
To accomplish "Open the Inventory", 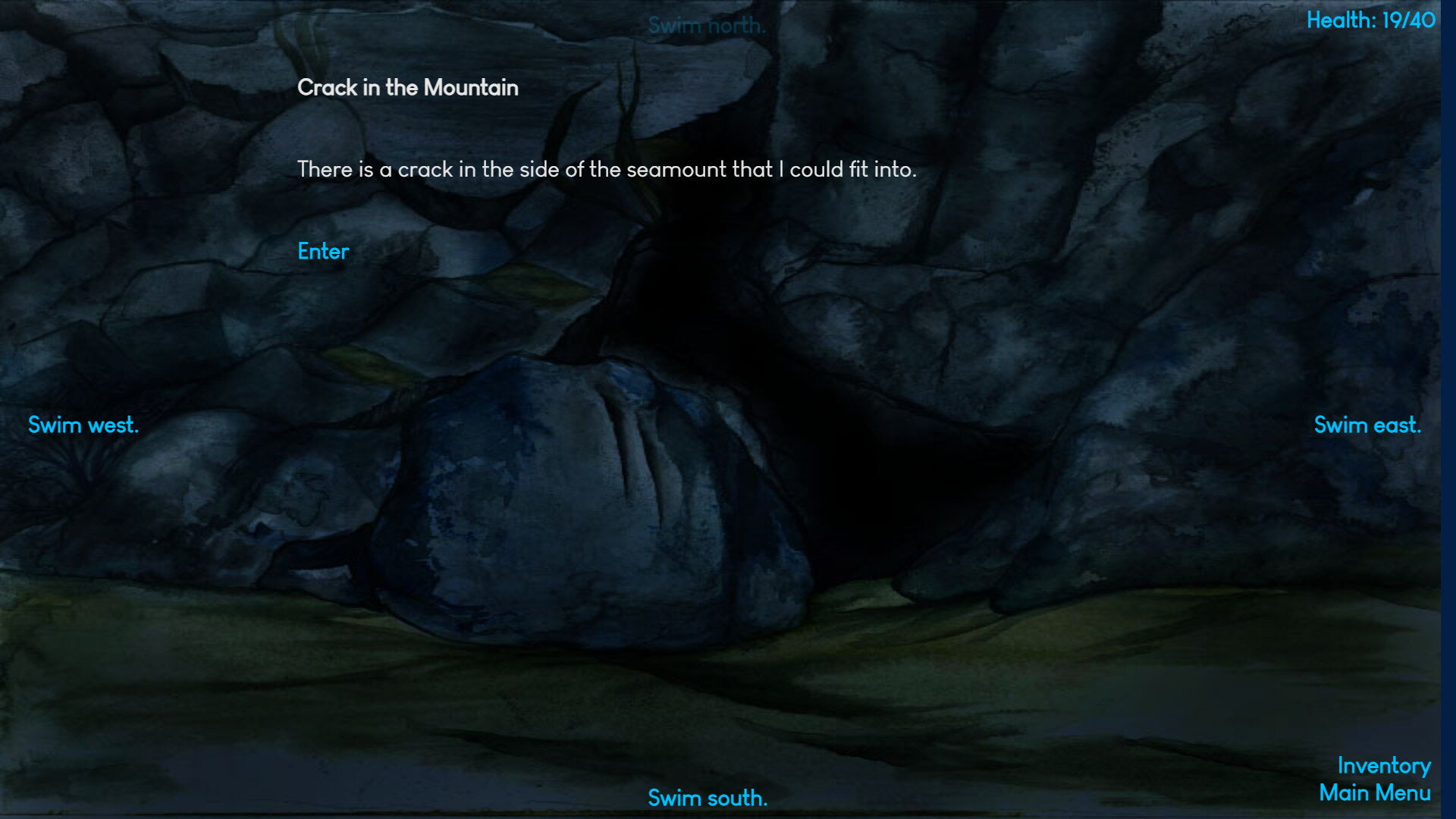I will [x=1384, y=766].
